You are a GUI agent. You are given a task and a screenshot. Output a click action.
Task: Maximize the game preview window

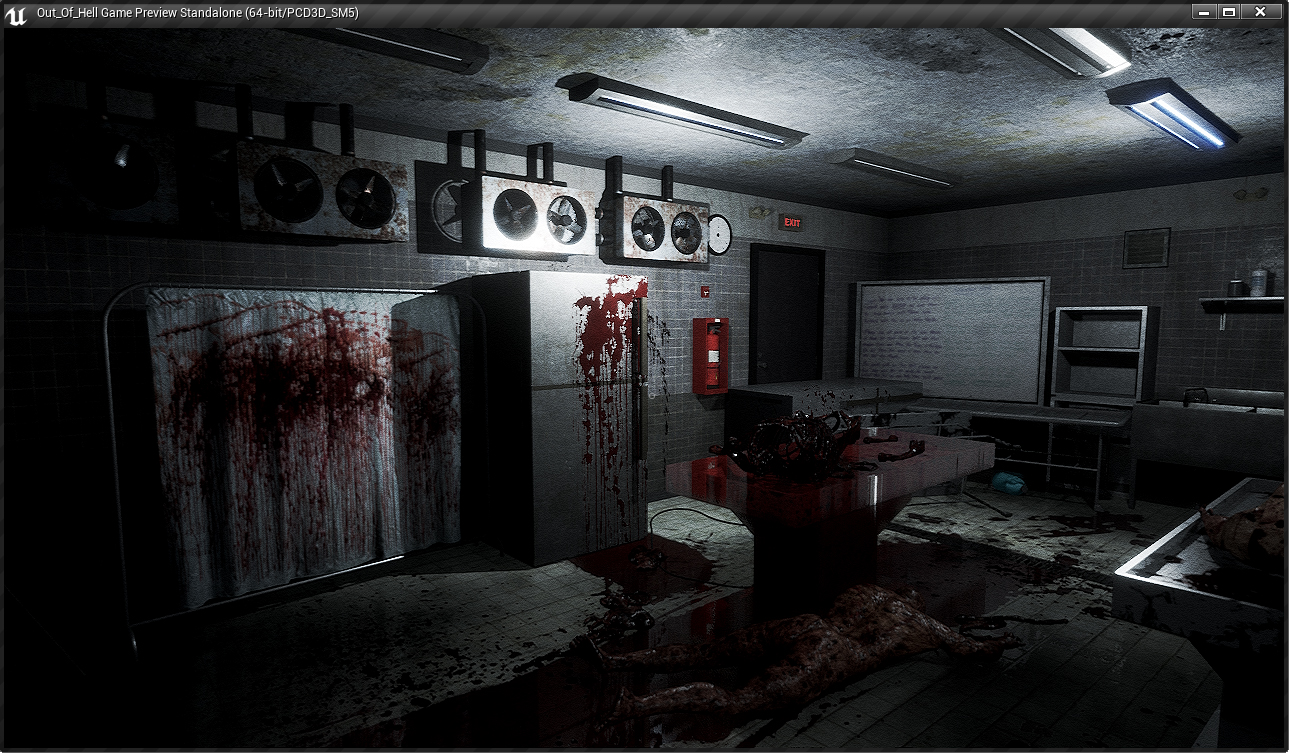tap(1229, 12)
